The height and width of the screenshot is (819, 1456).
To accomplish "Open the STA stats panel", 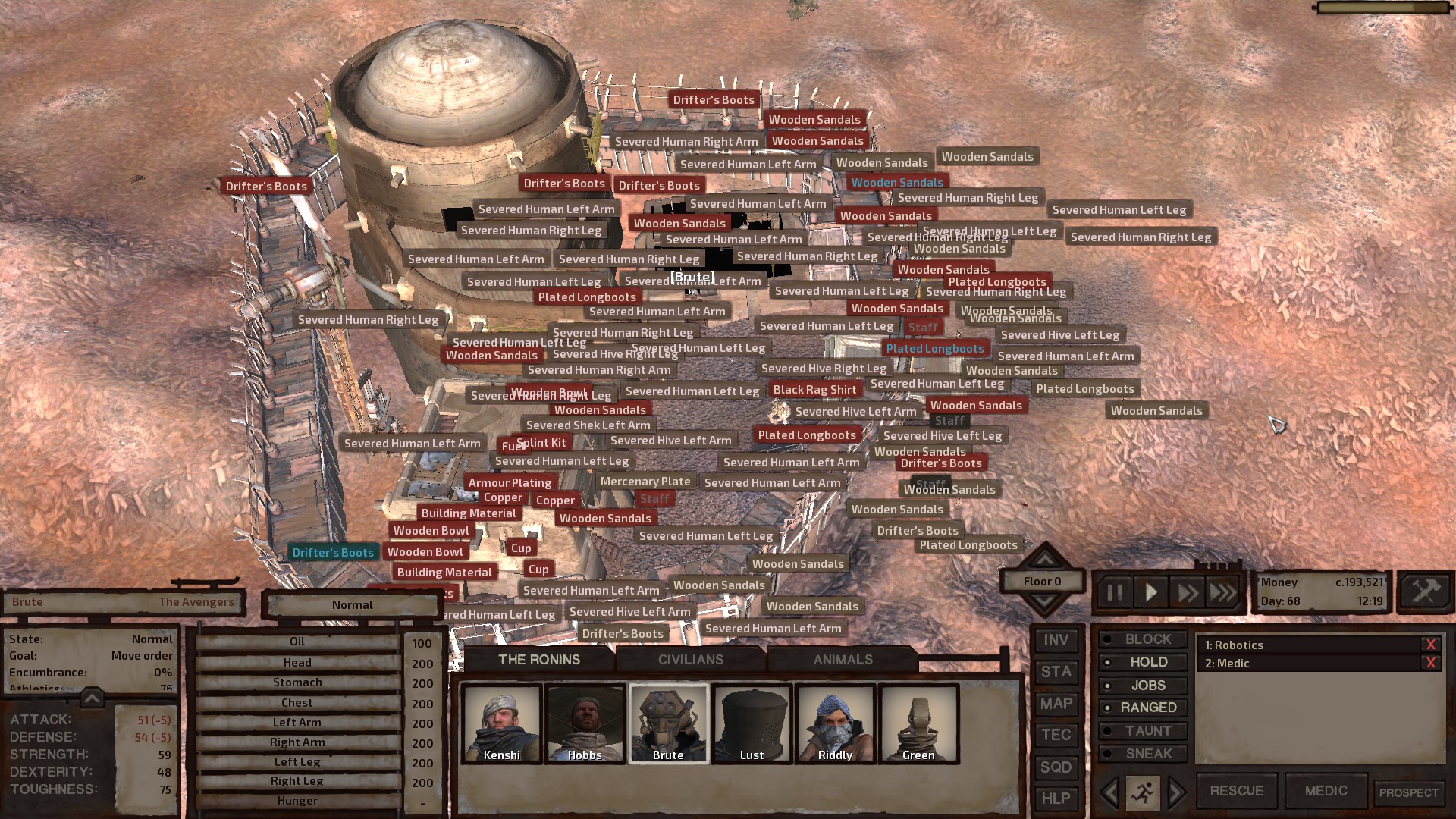I will (1056, 671).
